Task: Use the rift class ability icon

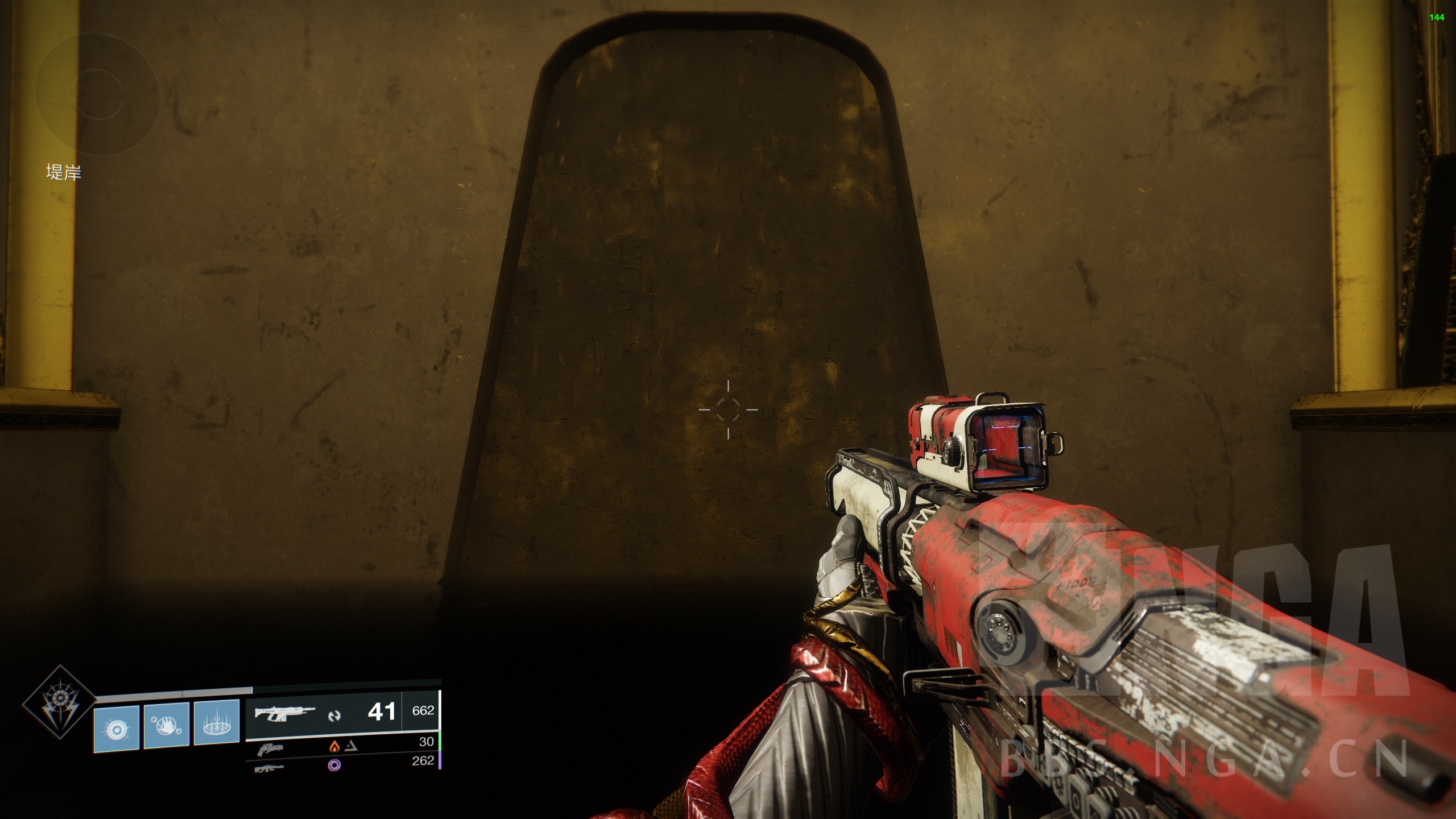Action: (217, 724)
